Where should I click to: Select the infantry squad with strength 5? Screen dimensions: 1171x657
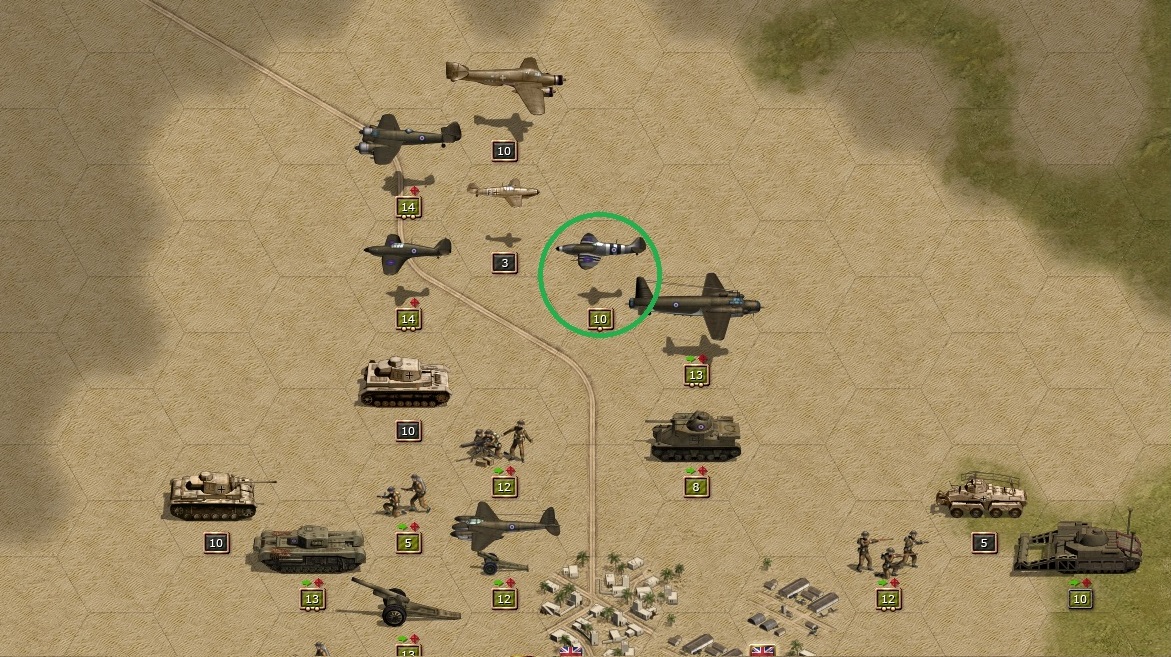pos(405,495)
